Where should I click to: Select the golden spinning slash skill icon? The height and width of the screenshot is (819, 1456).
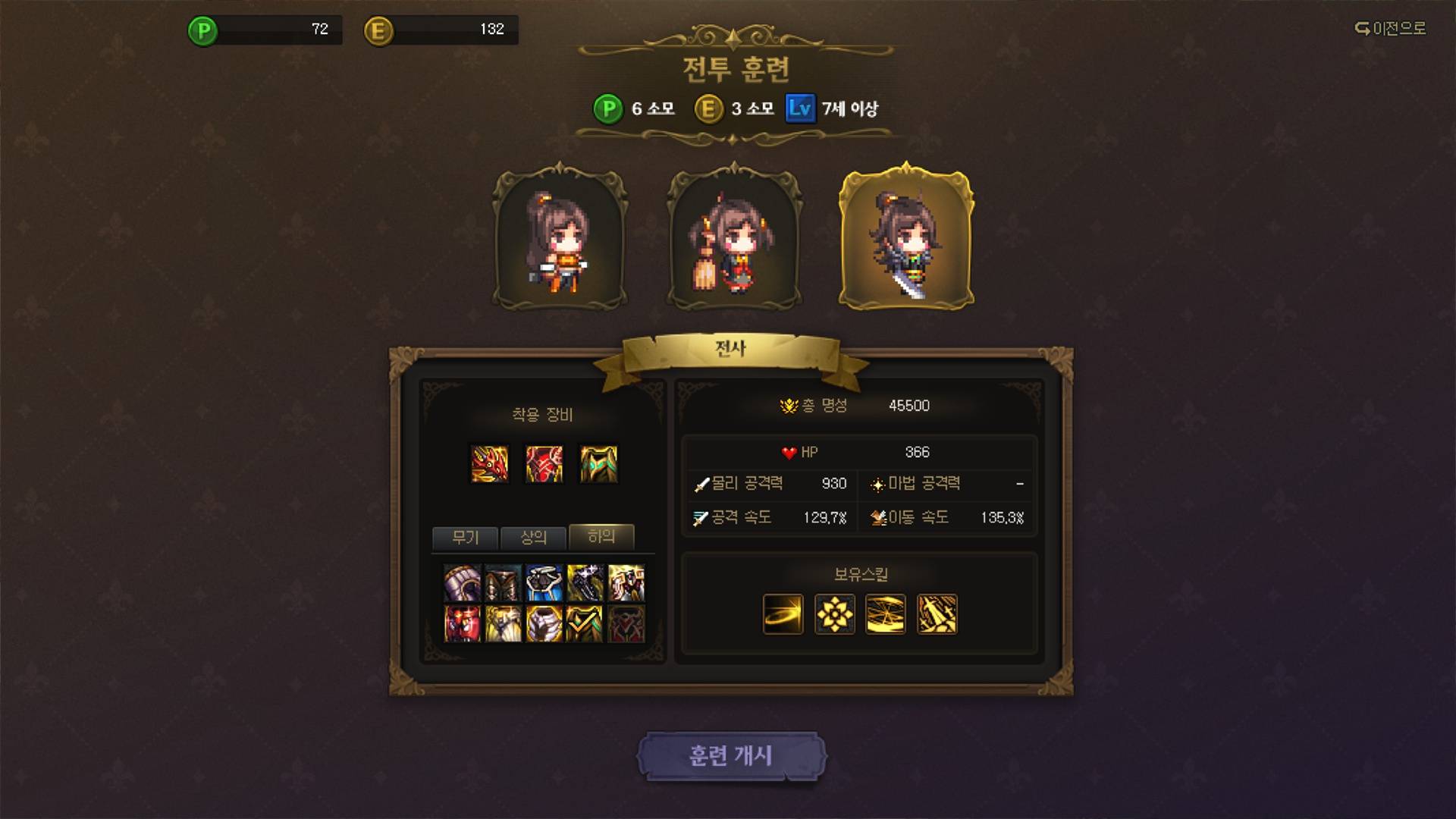(x=783, y=614)
